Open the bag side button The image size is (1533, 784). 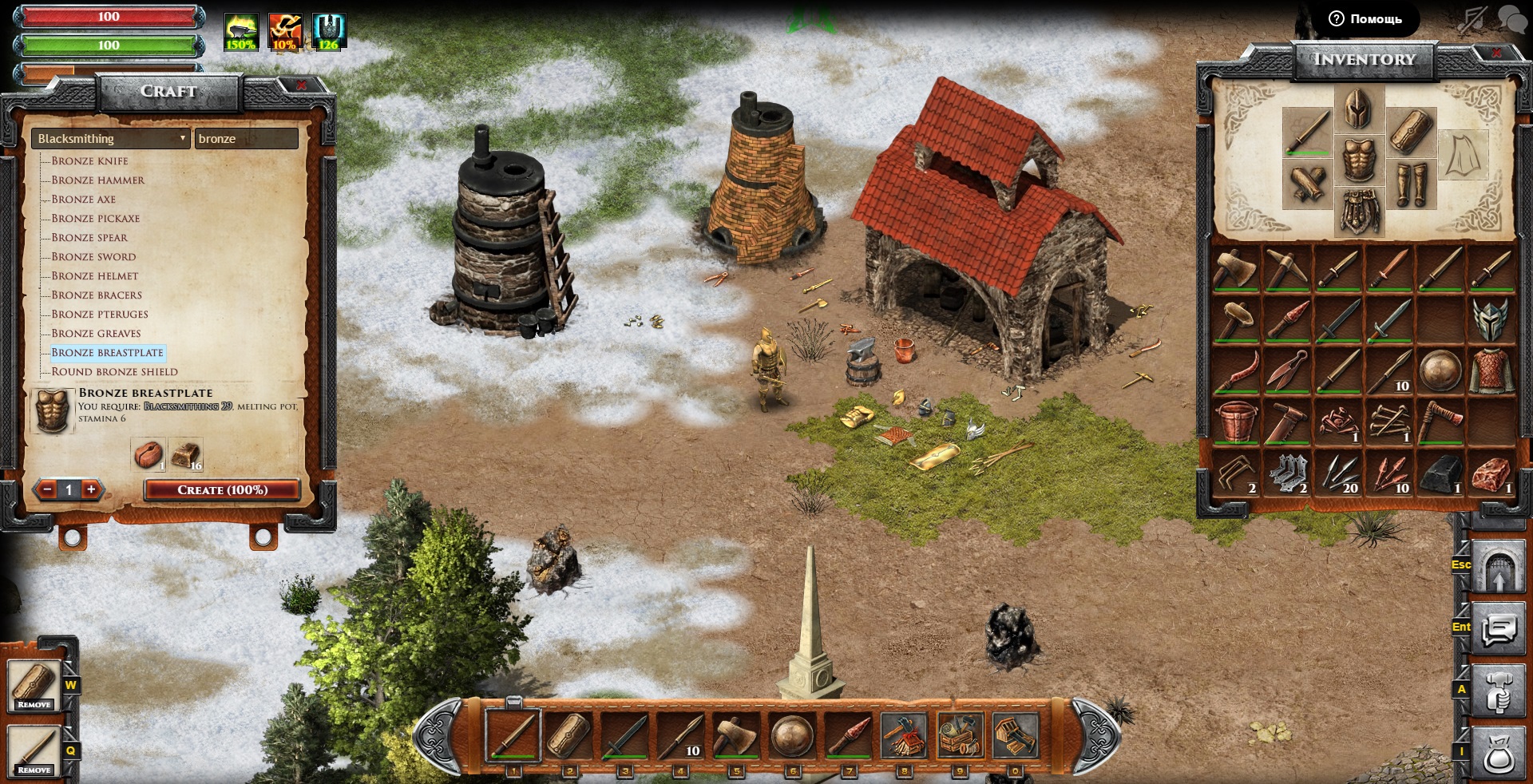(1498, 754)
